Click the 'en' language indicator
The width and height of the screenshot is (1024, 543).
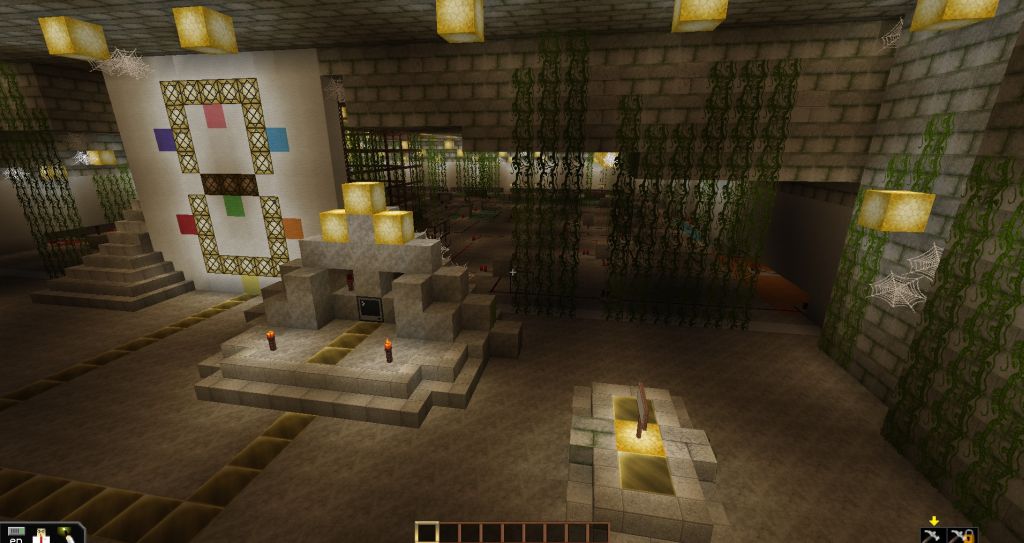coord(15,537)
